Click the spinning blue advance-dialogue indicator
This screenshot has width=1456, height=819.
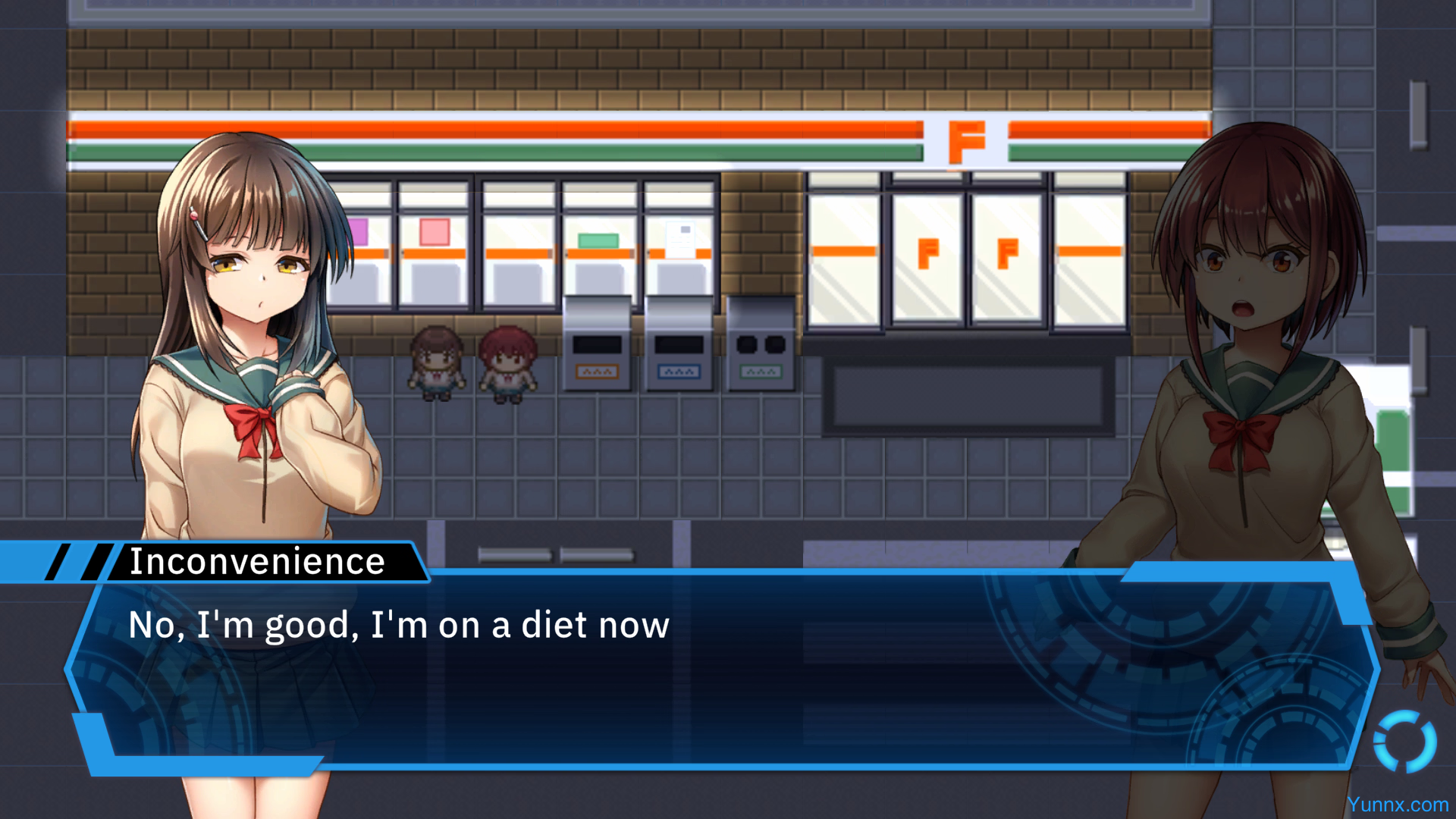1404,741
